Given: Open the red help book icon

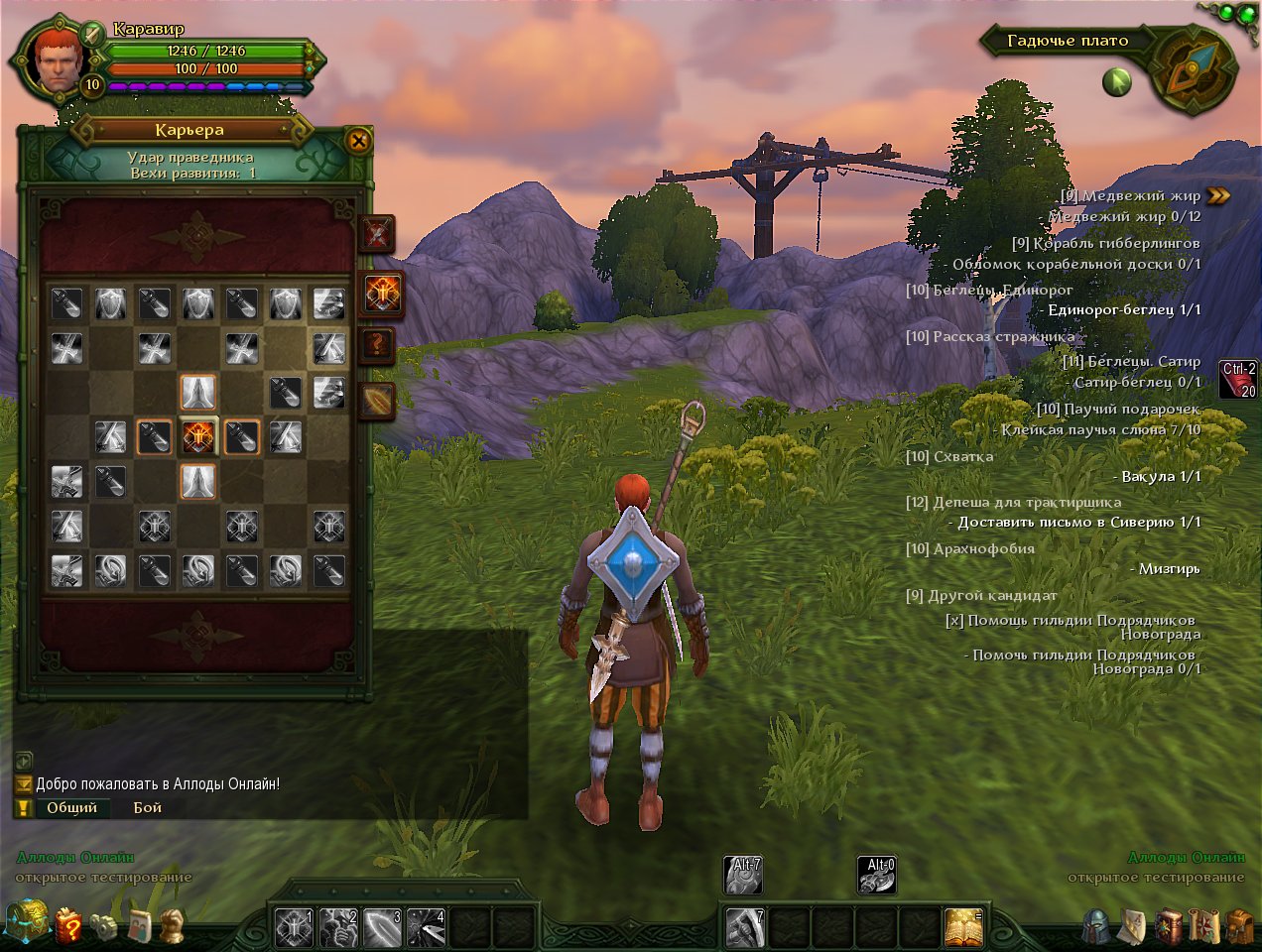Looking at the screenshot, I should click(x=68, y=925).
